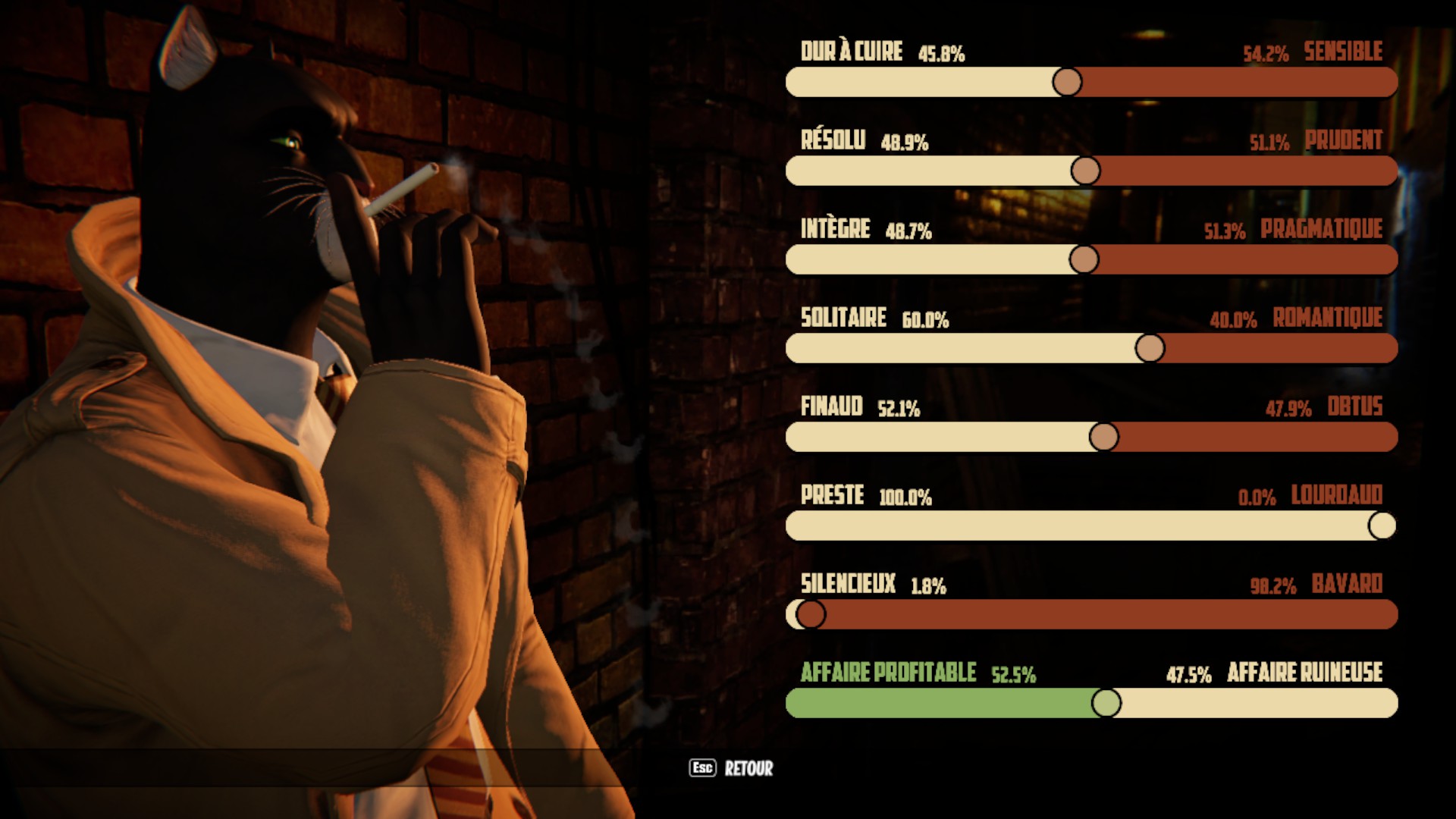Screen dimensions: 1456x819
Task: Click the Retour back button
Action: pyautogui.click(x=732, y=768)
